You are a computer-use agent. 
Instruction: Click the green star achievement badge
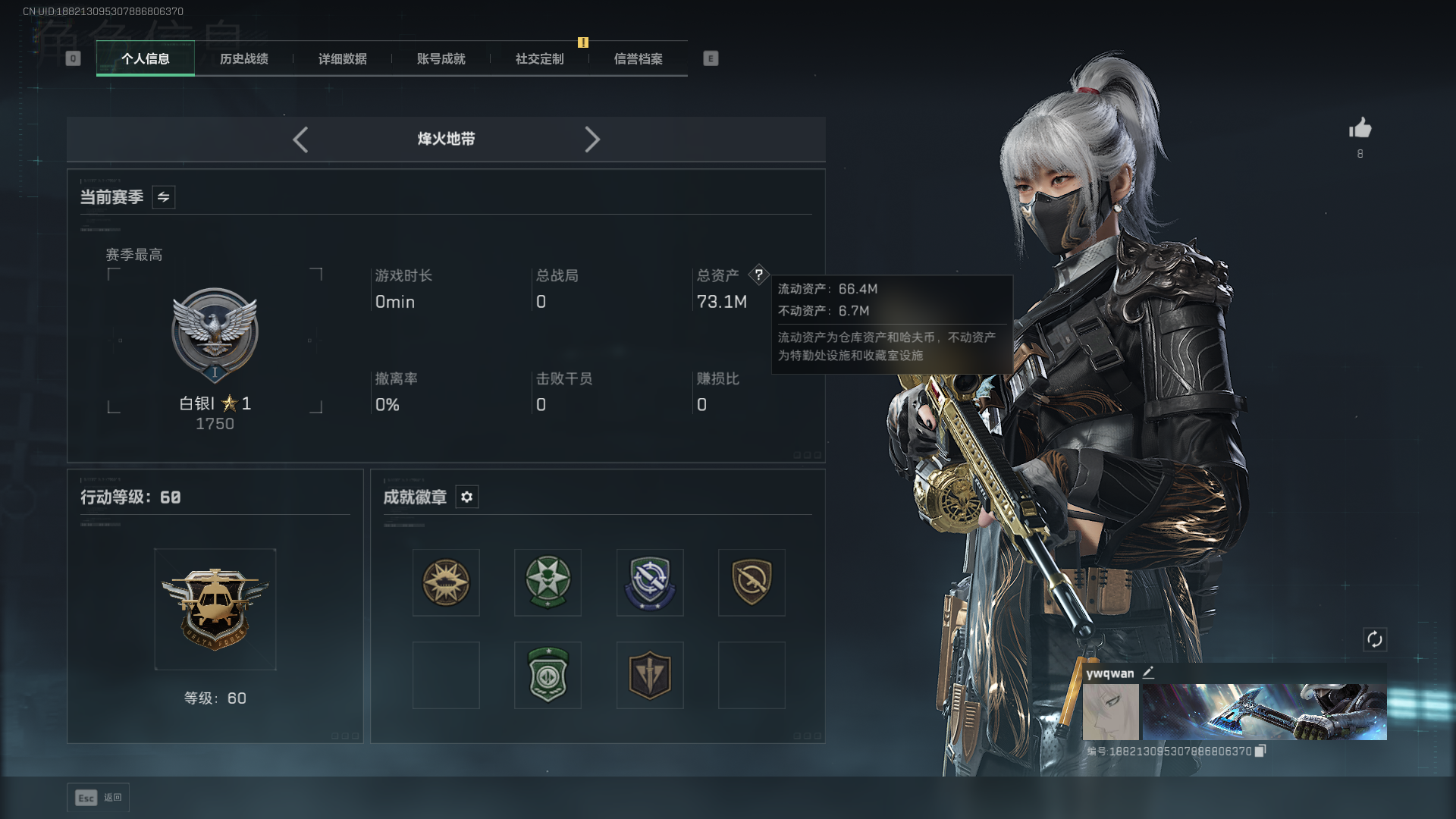click(x=548, y=582)
